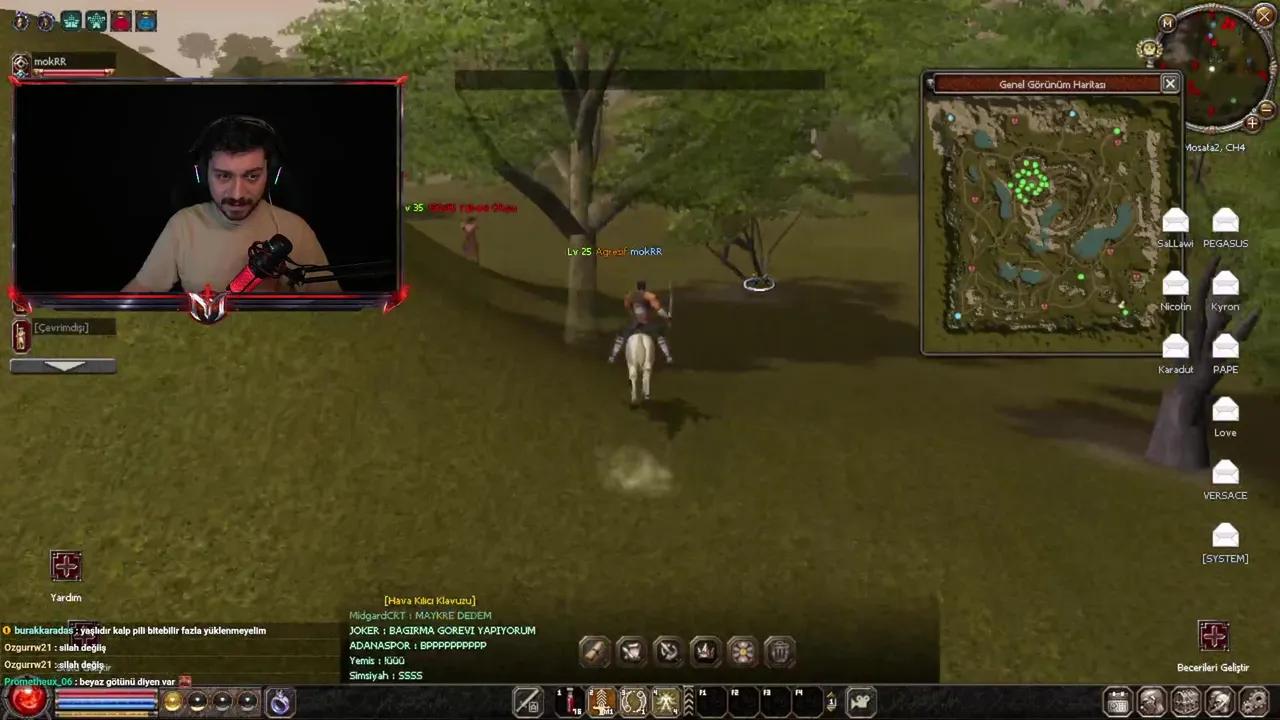Toggle the world map with the M button
The width and height of the screenshot is (1280, 720).
click(1167, 22)
